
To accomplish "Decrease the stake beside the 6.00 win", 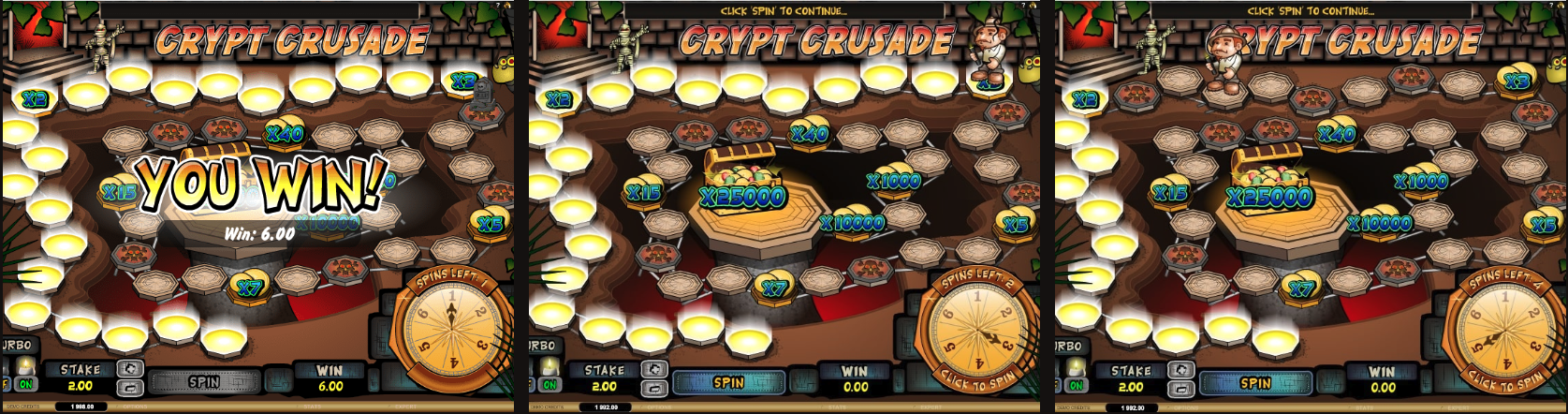I will (x=130, y=388).
